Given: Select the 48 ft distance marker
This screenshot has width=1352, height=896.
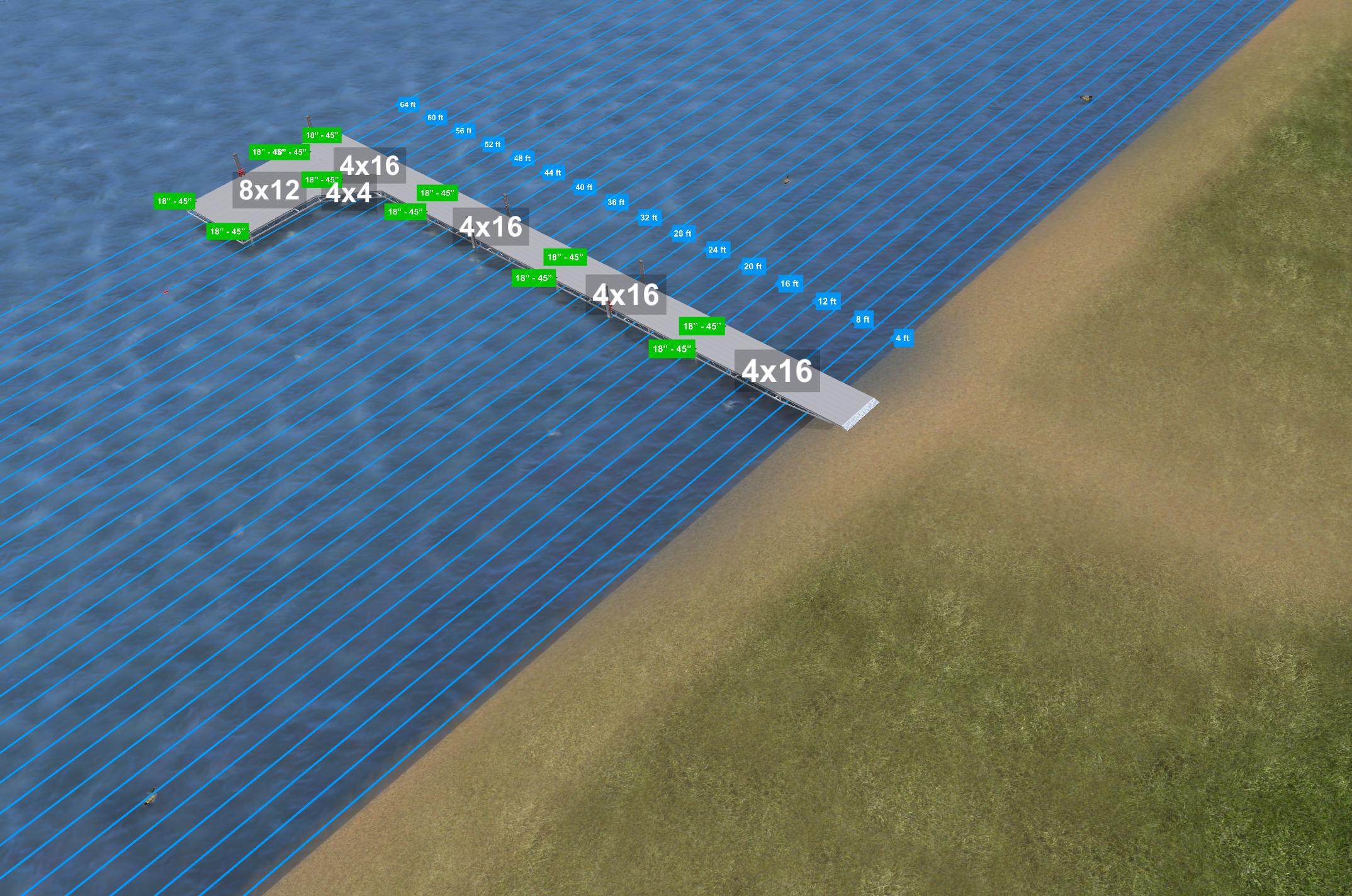Looking at the screenshot, I should tap(522, 158).
